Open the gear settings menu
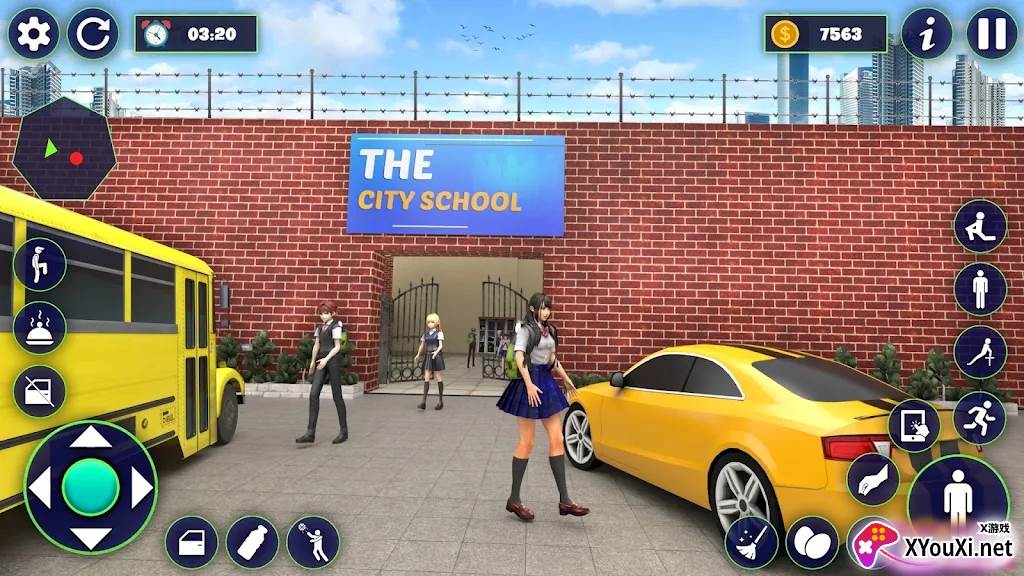Viewport: 1024px width, 576px height. point(33,34)
